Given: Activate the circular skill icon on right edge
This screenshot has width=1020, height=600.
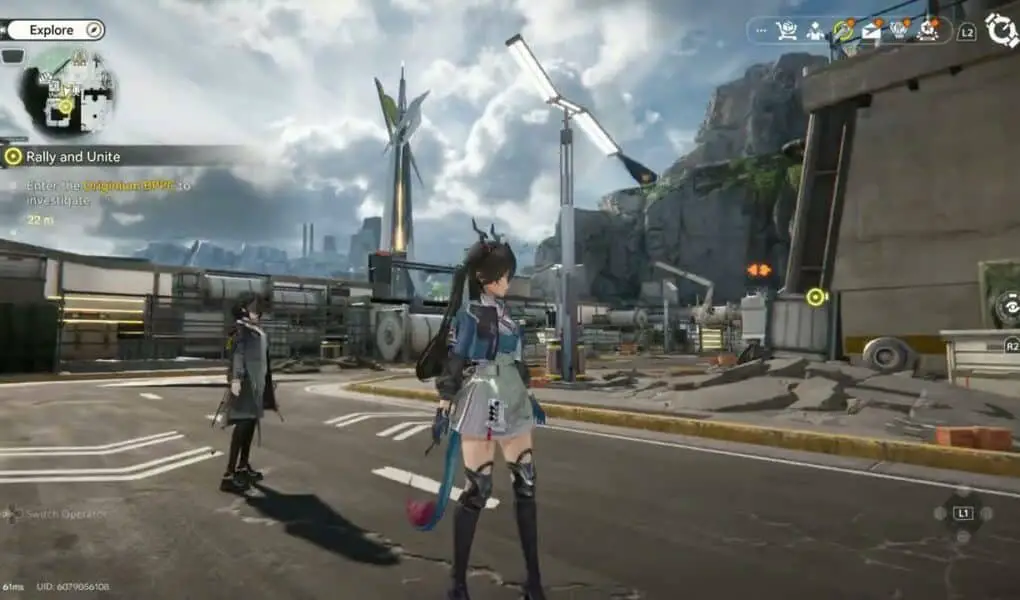Looking at the screenshot, I should click(1007, 308).
